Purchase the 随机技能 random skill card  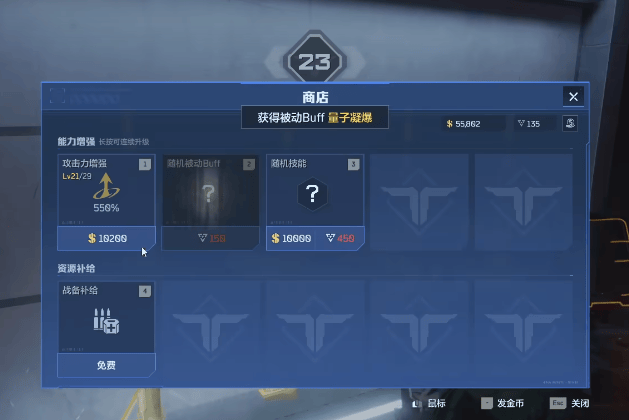tap(314, 238)
